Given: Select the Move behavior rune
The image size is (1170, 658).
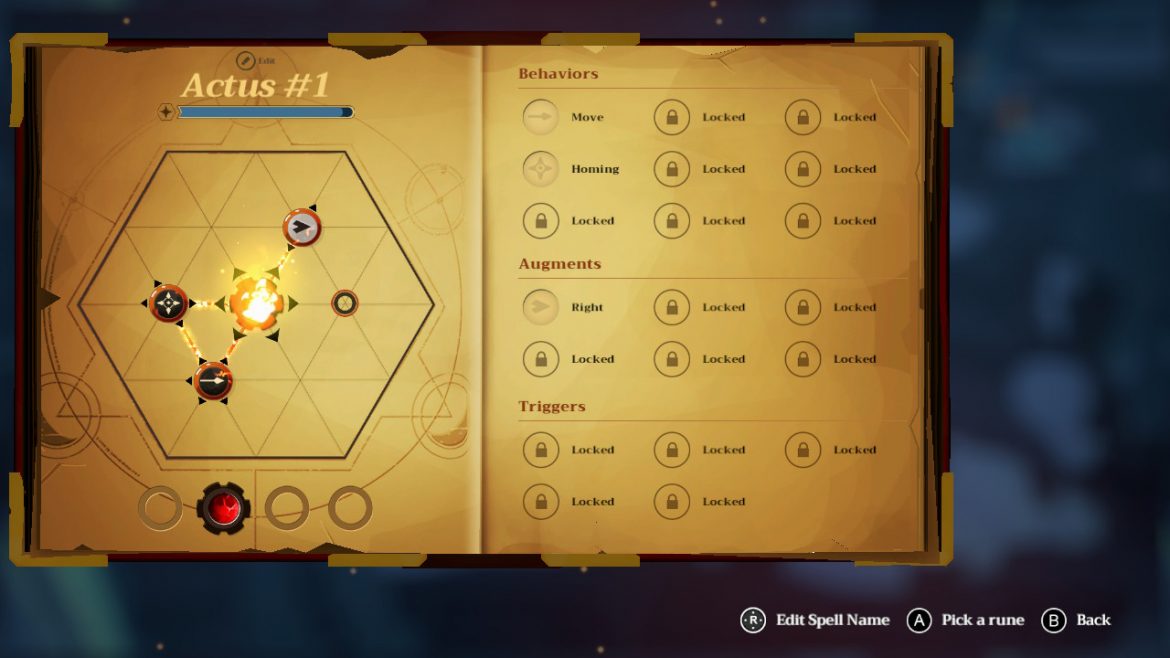Looking at the screenshot, I should point(541,117).
